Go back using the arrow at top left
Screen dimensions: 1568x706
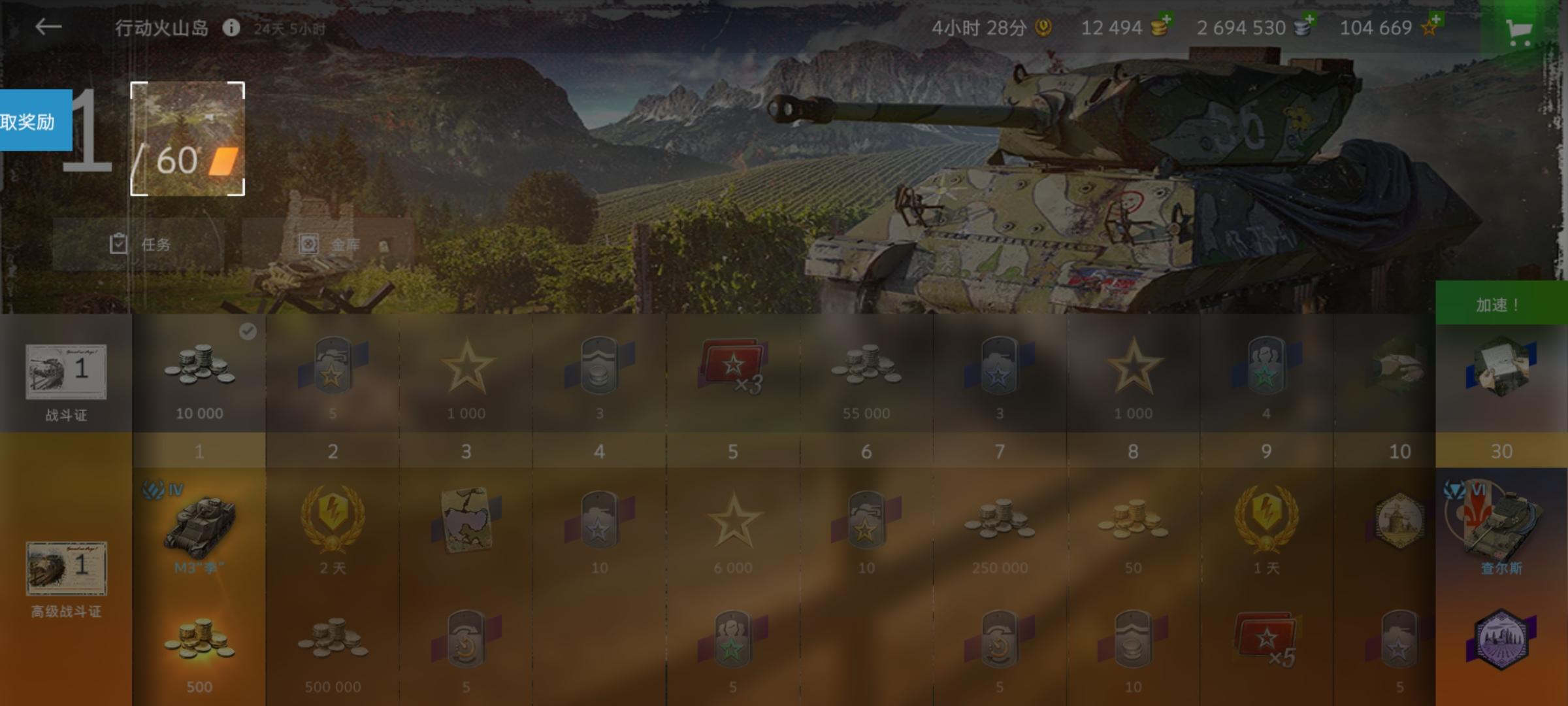[x=47, y=26]
